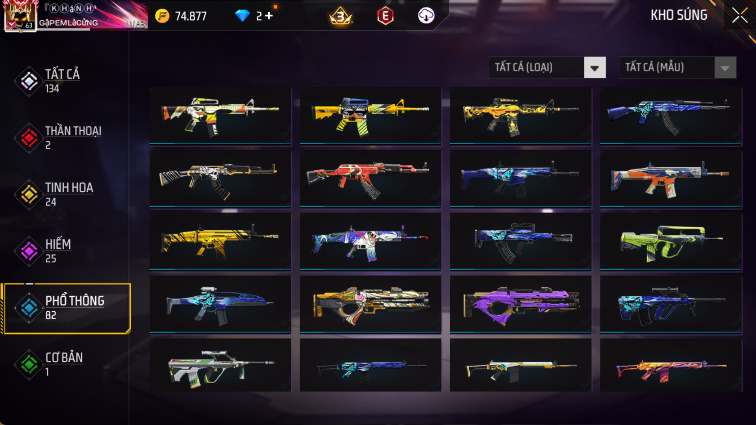Close the Kho Súng weapon vault
The width and height of the screenshot is (756, 425).
coord(738,15)
